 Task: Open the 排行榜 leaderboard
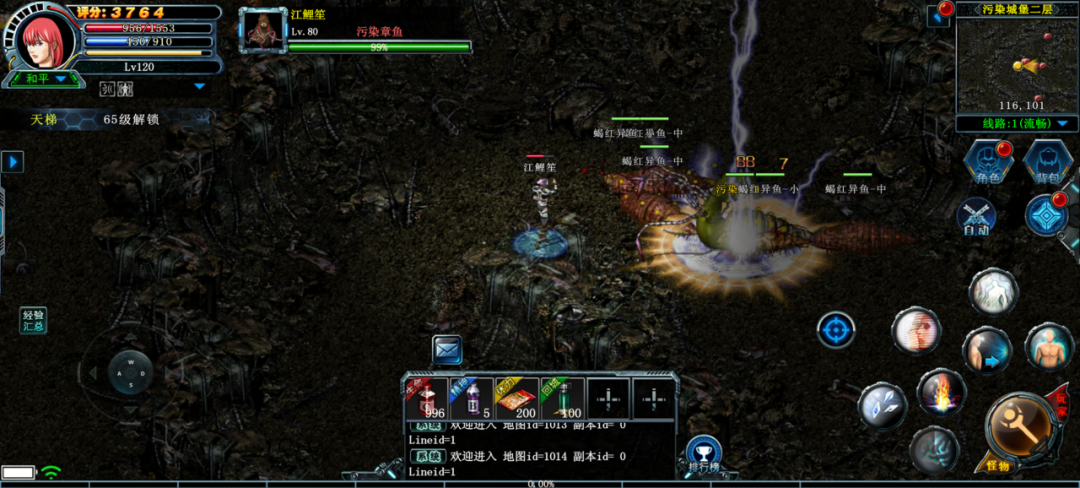click(704, 454)
